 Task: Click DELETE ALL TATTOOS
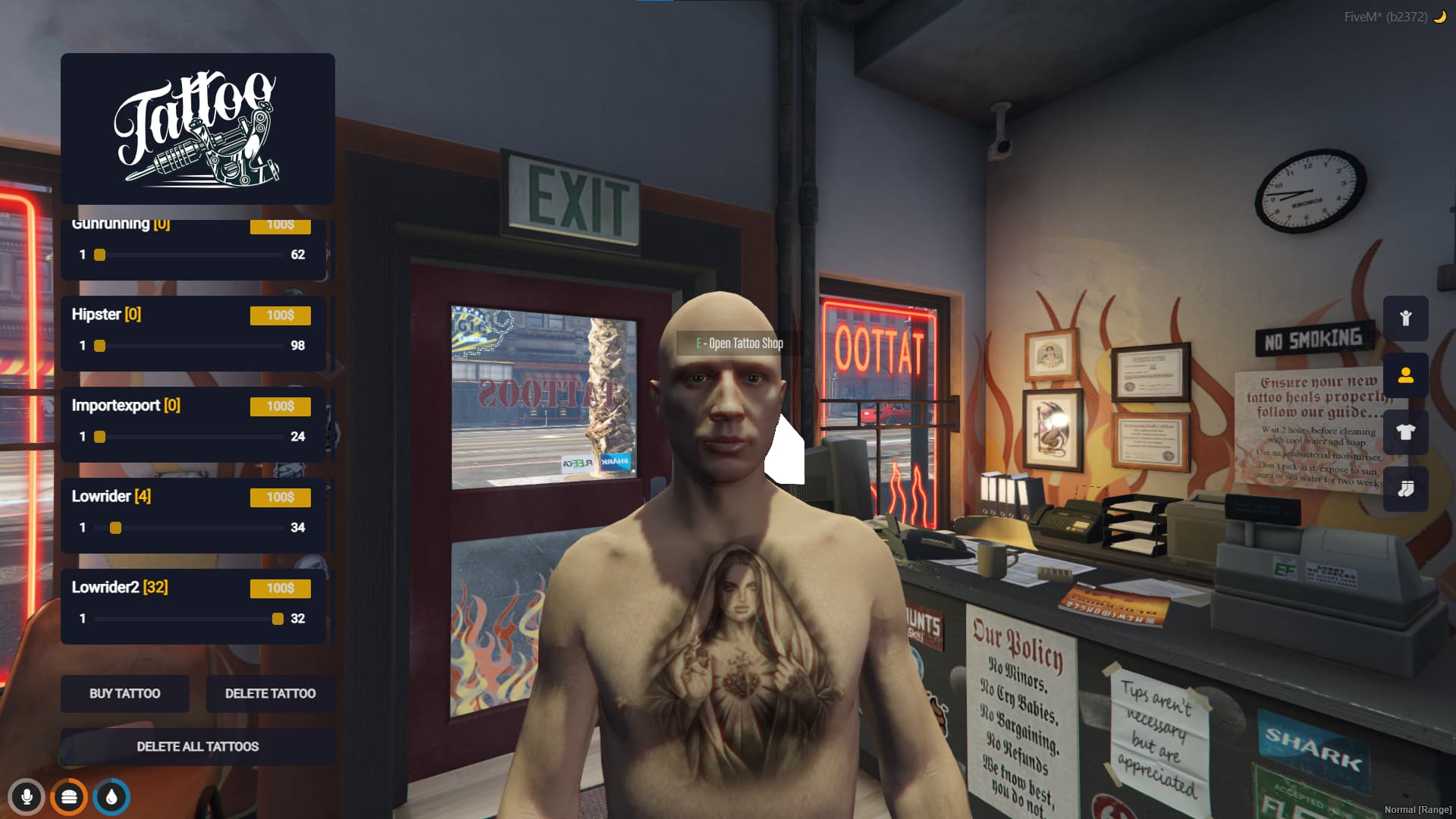pos(197,746)
